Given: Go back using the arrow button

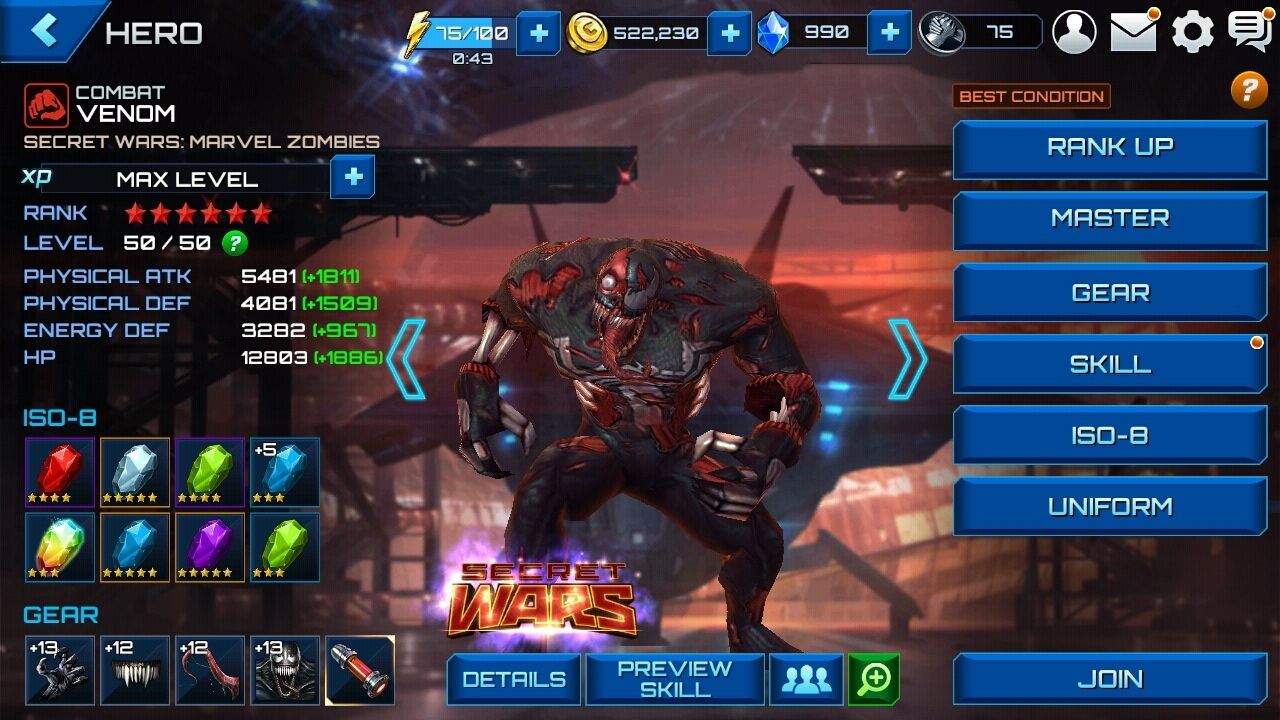Looking at the screenshot, I should coord(45,30).
